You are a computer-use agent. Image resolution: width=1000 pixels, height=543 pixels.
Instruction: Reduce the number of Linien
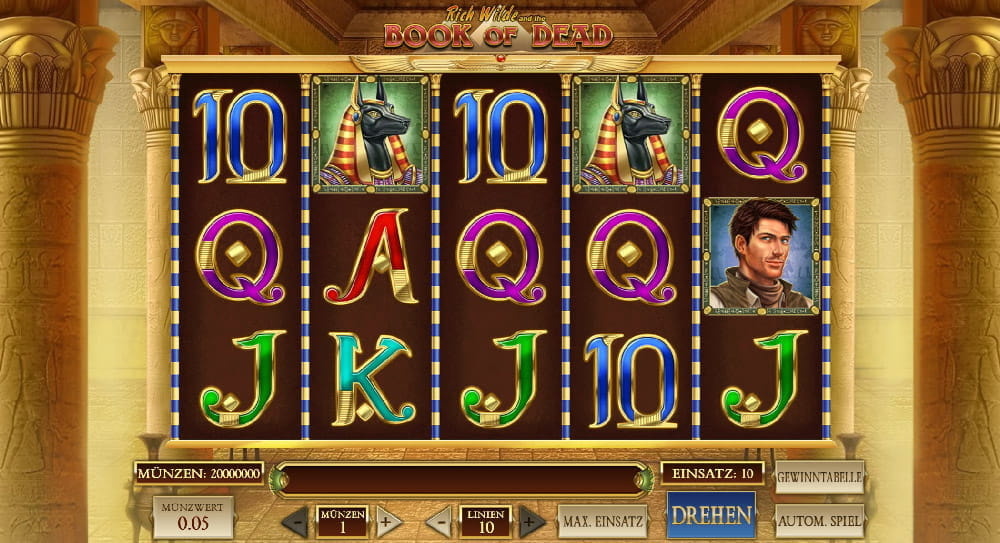tap(439, 521)
